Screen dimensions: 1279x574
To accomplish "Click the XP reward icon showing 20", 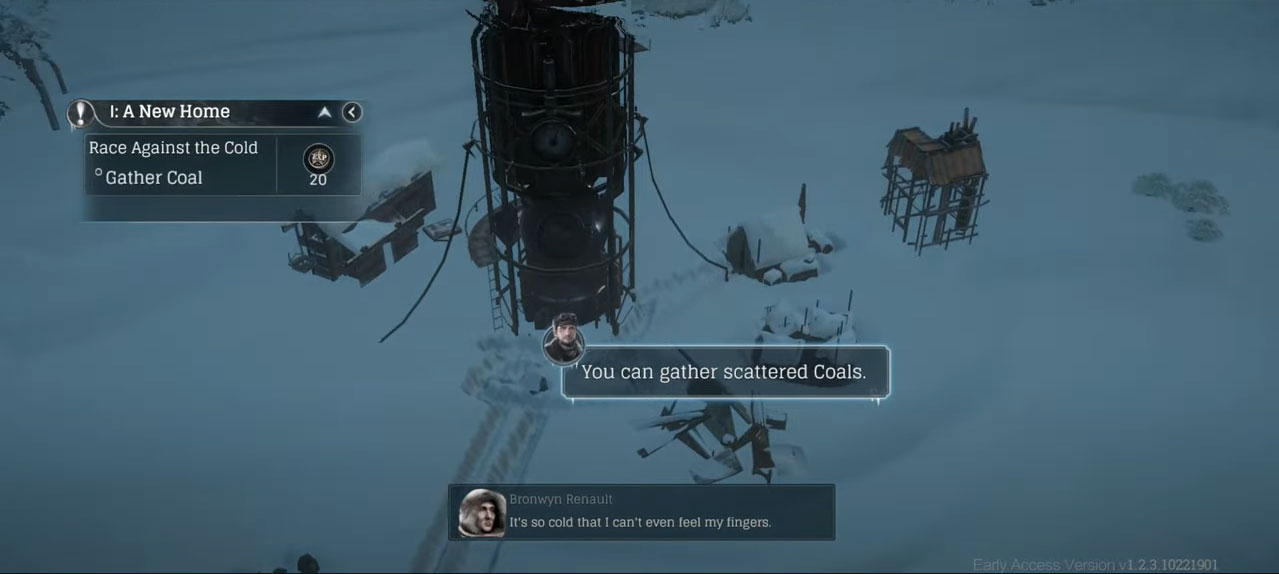I will coord(318,160).
